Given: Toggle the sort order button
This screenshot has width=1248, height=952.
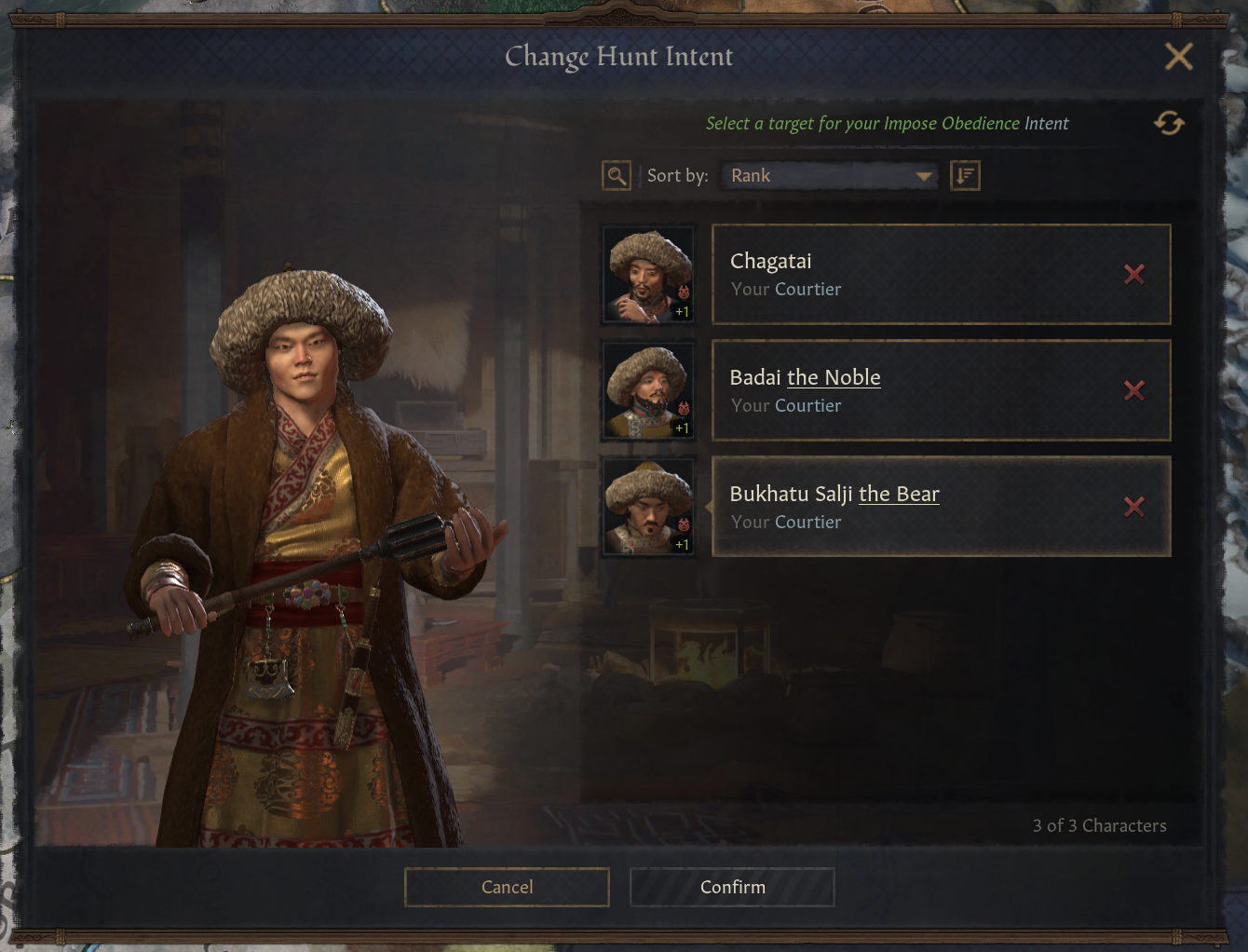Looking at the screenshot, I should (x=965, y=175).
